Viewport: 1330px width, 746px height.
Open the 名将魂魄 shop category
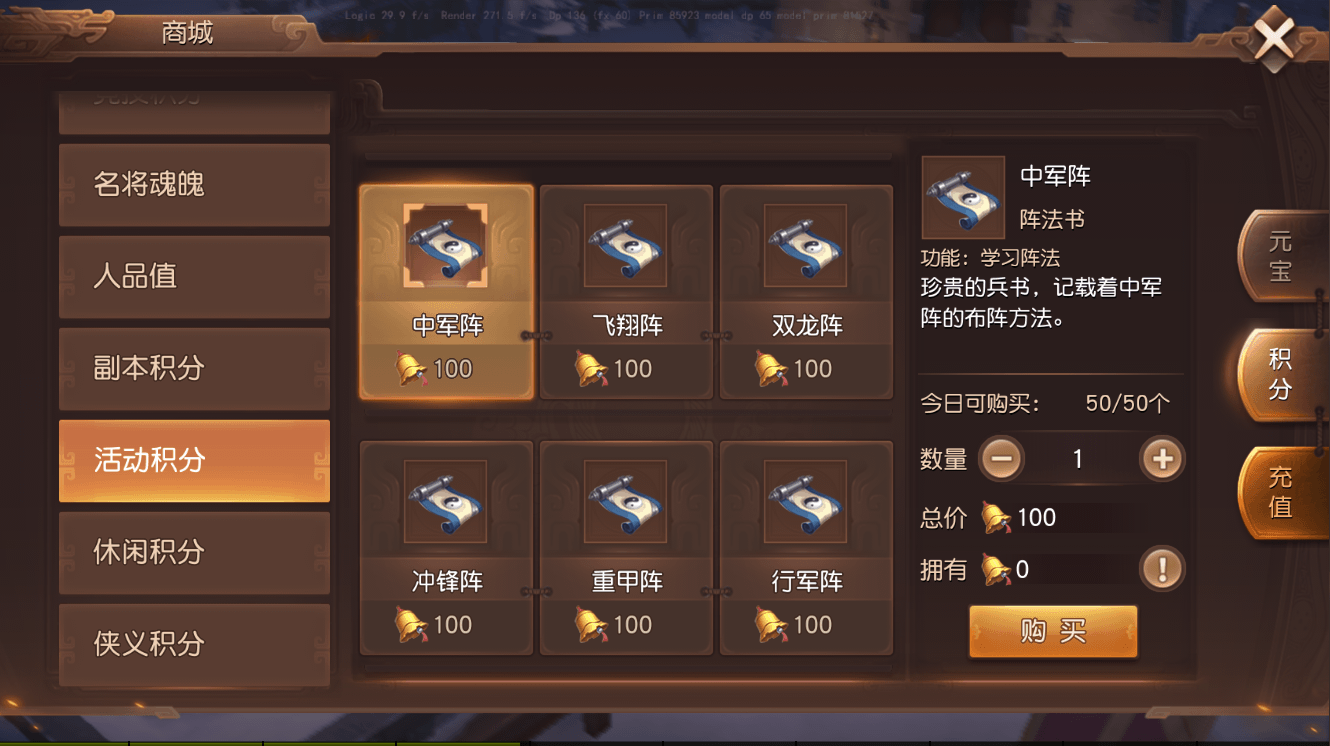tap(194, 185)
